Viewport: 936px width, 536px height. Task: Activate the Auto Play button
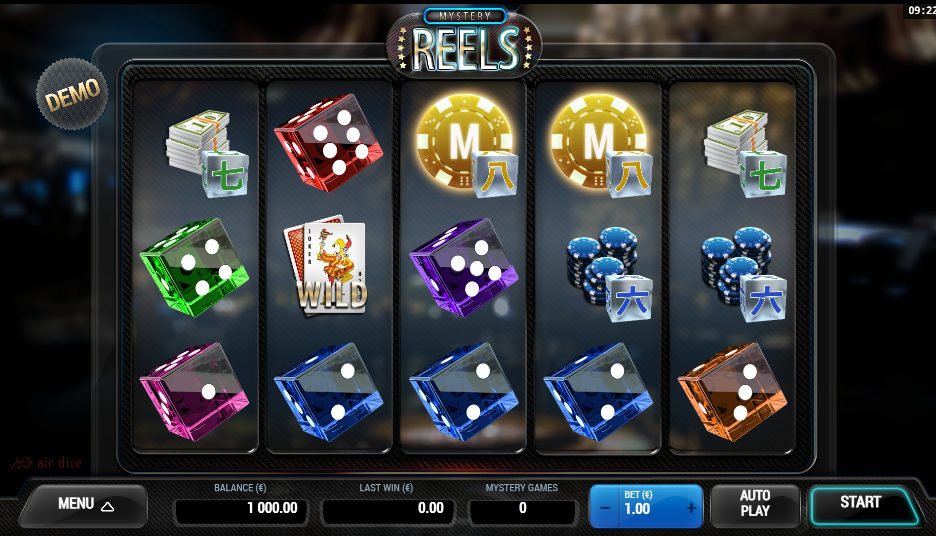point(755,504)
